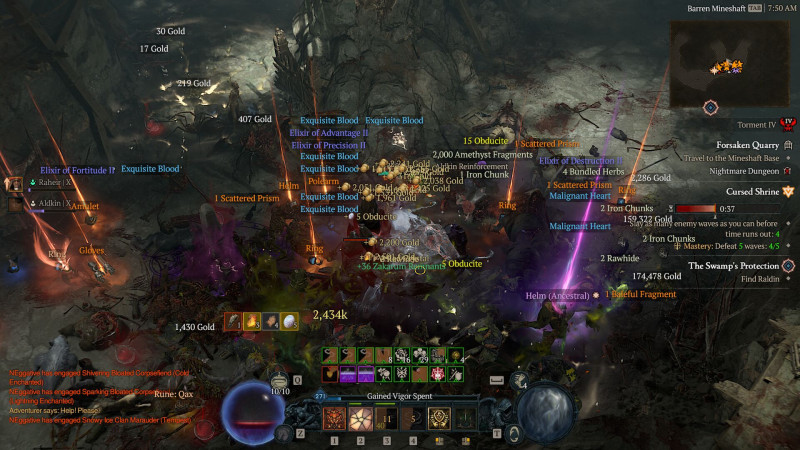Viewport: 800px width, 450px height.
Task: Pick up the Helm (Ancestral) loot label
Action: tap(558, 296)
